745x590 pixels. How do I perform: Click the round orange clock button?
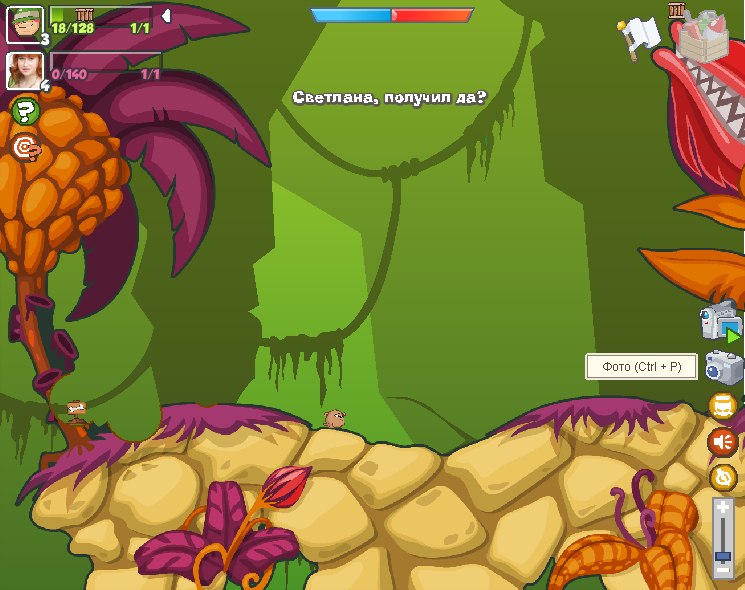point(723,477)
